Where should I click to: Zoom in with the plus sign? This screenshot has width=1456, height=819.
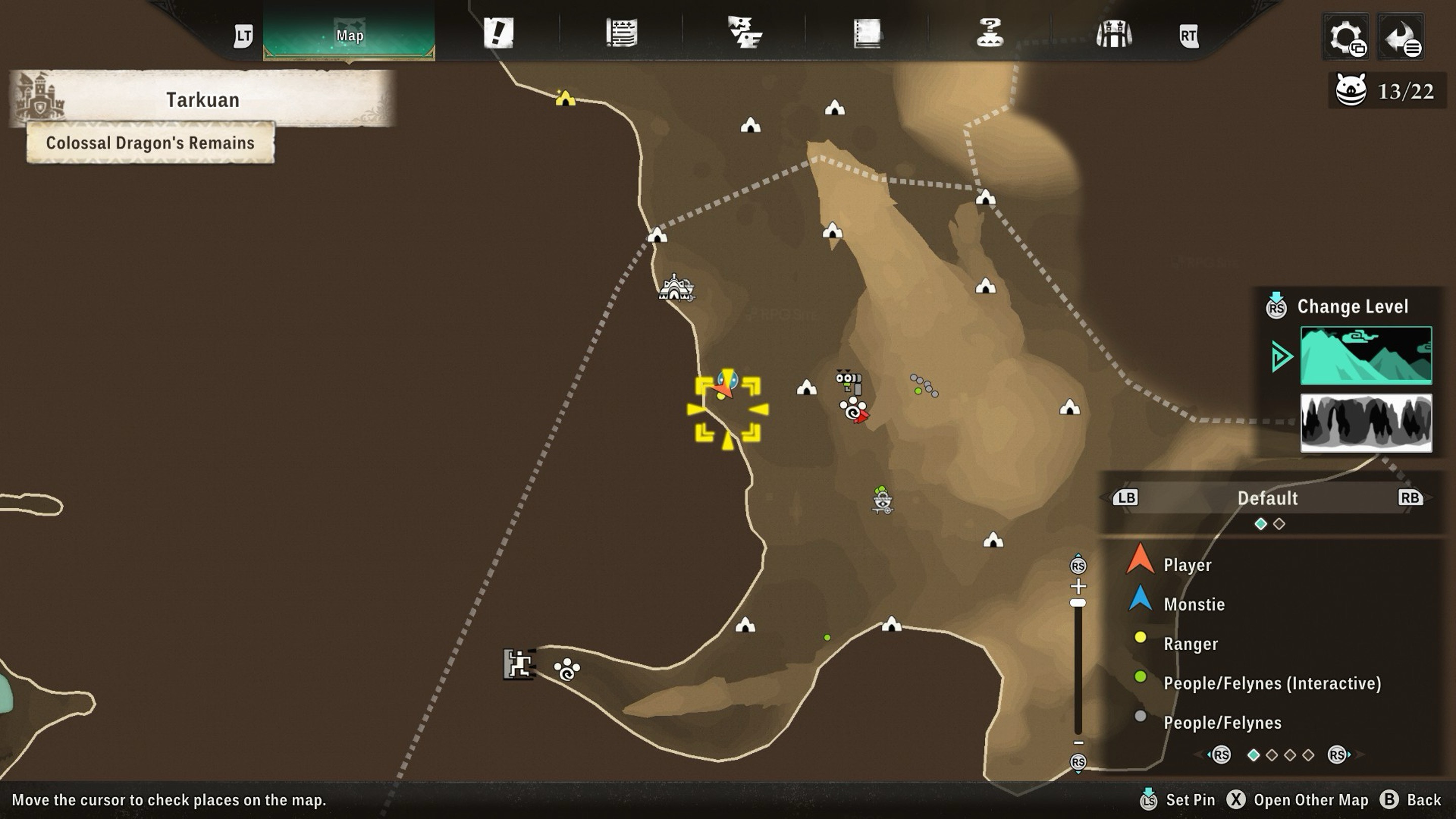point(1078,586)
